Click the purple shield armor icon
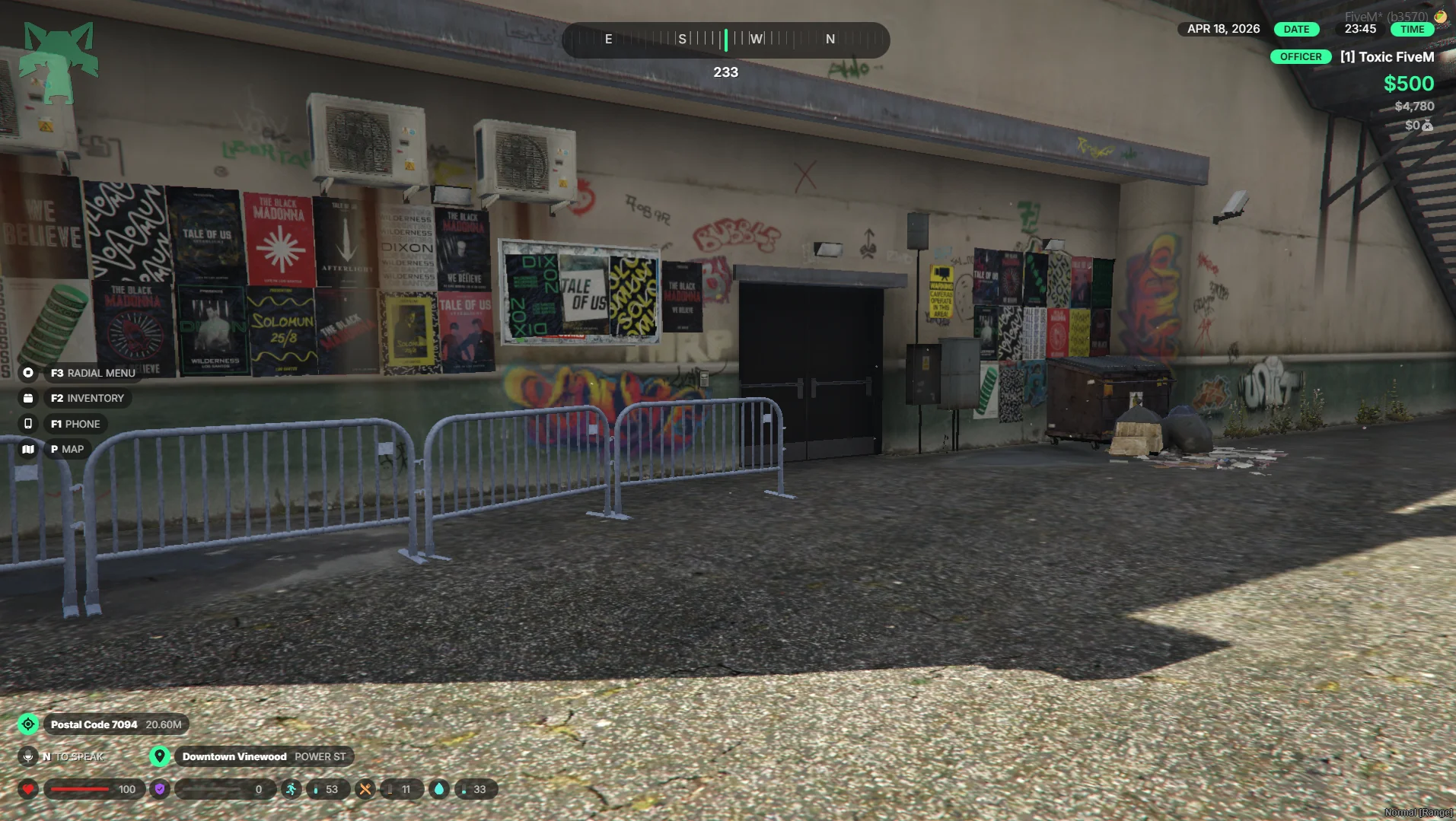The height and width of the screenshot is (821, 1456). (160, 789)
